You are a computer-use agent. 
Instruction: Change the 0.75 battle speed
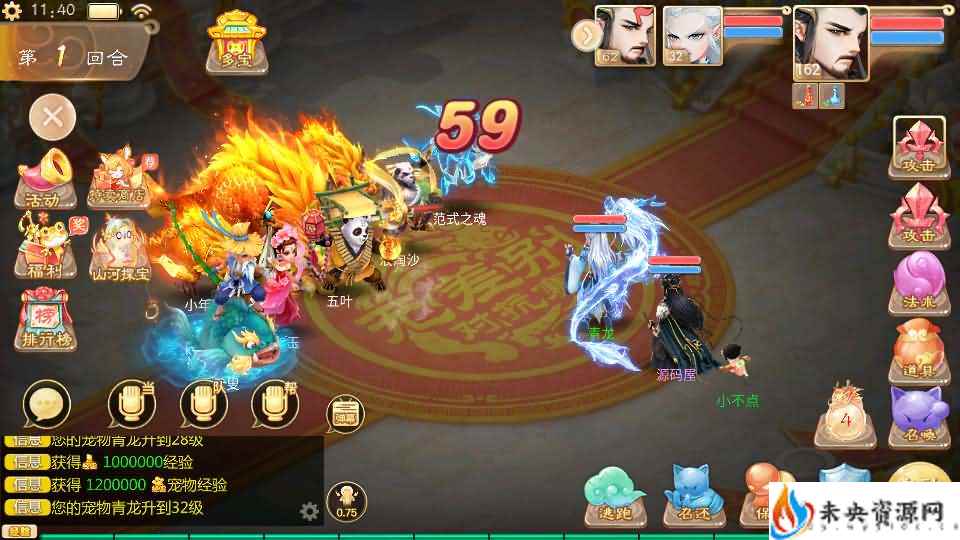(x=346, y=501)
